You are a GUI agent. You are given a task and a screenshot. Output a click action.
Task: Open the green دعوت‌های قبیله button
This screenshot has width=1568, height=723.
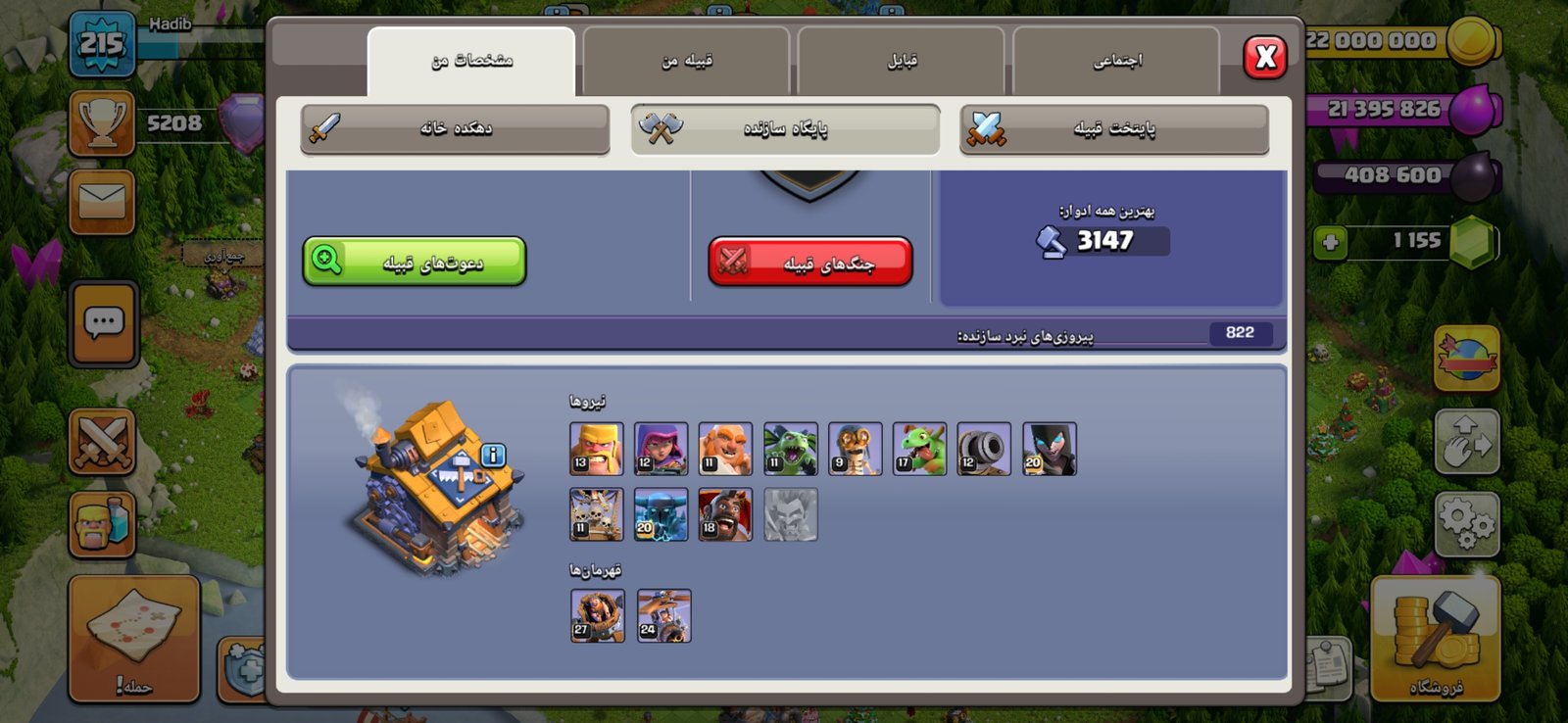(415, 262)
